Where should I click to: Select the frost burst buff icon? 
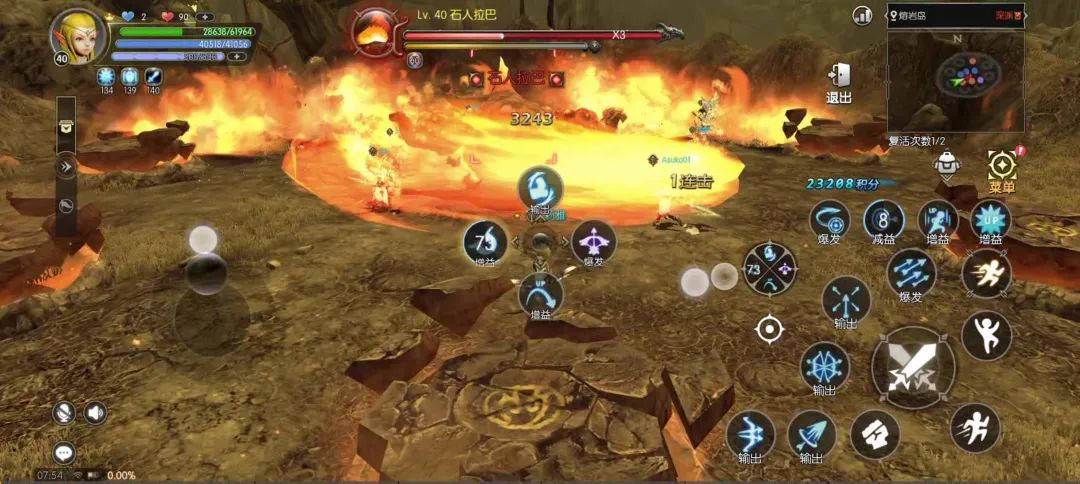105,76
